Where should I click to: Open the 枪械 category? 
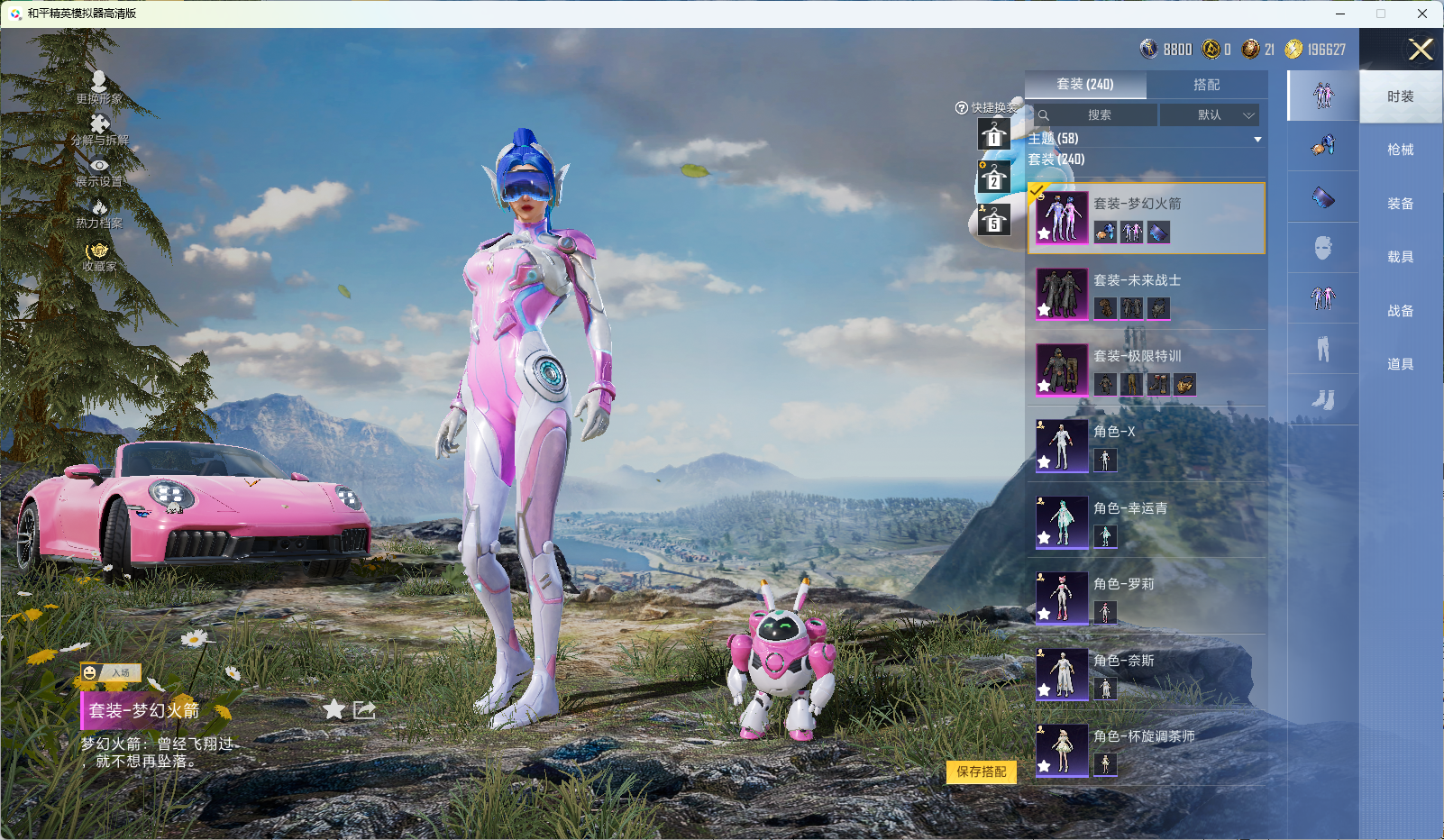1400,150
